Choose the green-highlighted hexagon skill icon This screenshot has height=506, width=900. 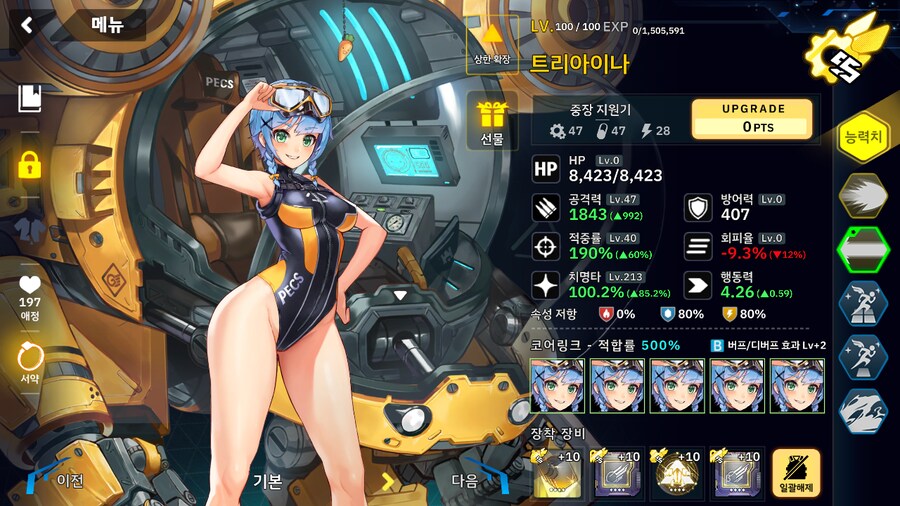(x=861, y=248)
